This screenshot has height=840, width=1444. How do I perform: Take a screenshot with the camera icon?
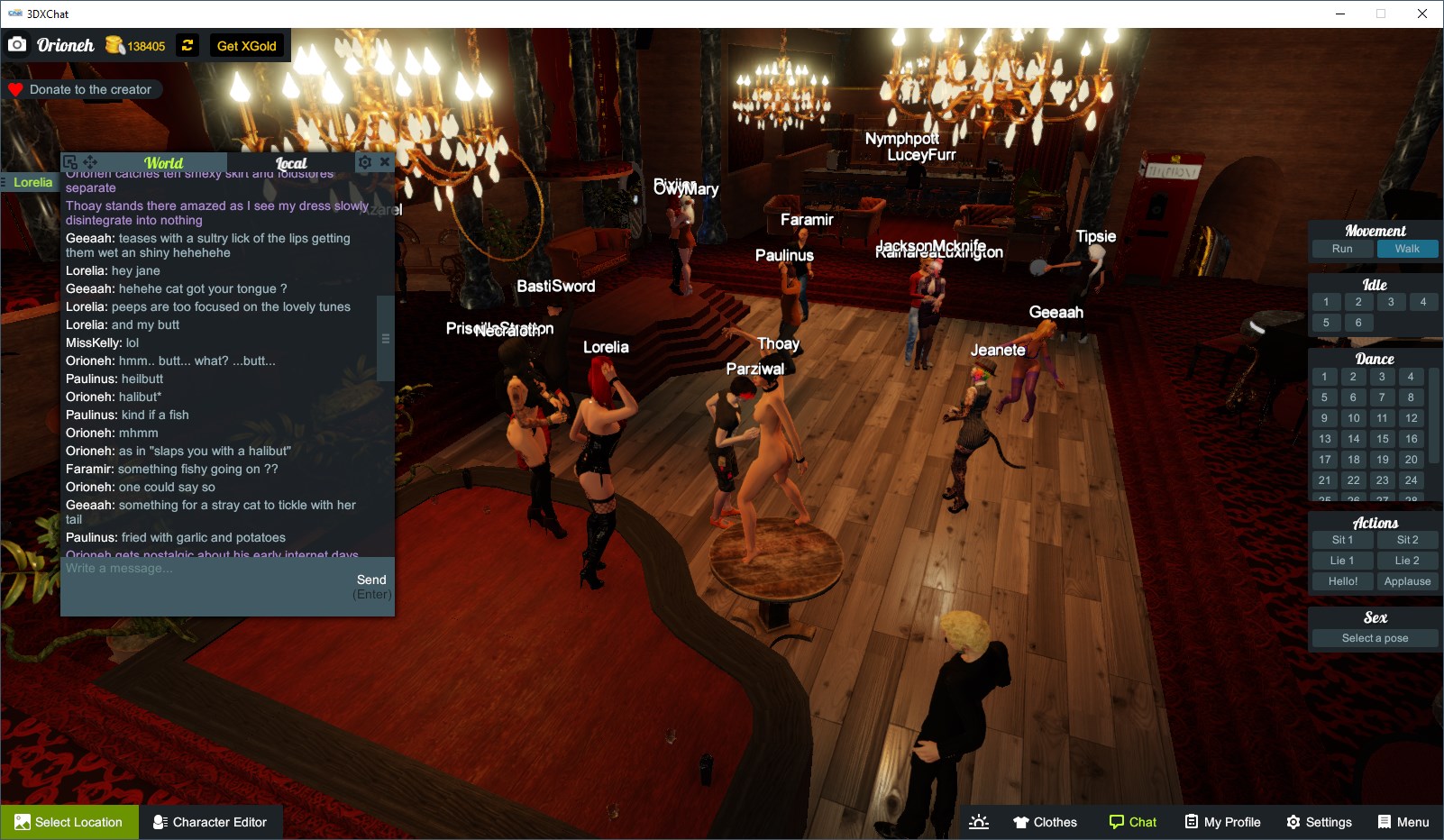click(x=17, y=43)
